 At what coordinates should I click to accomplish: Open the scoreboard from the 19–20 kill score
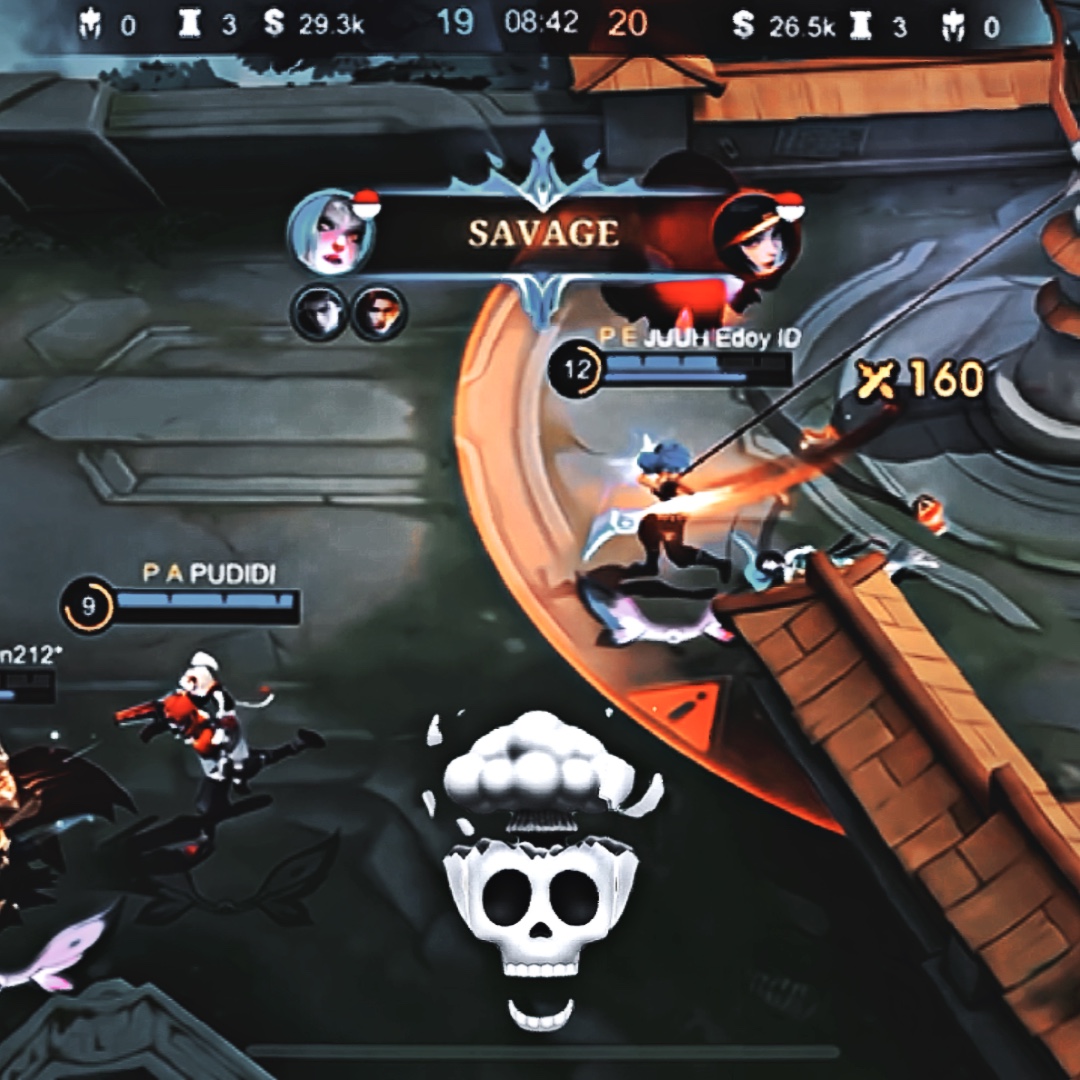point(541,24)
